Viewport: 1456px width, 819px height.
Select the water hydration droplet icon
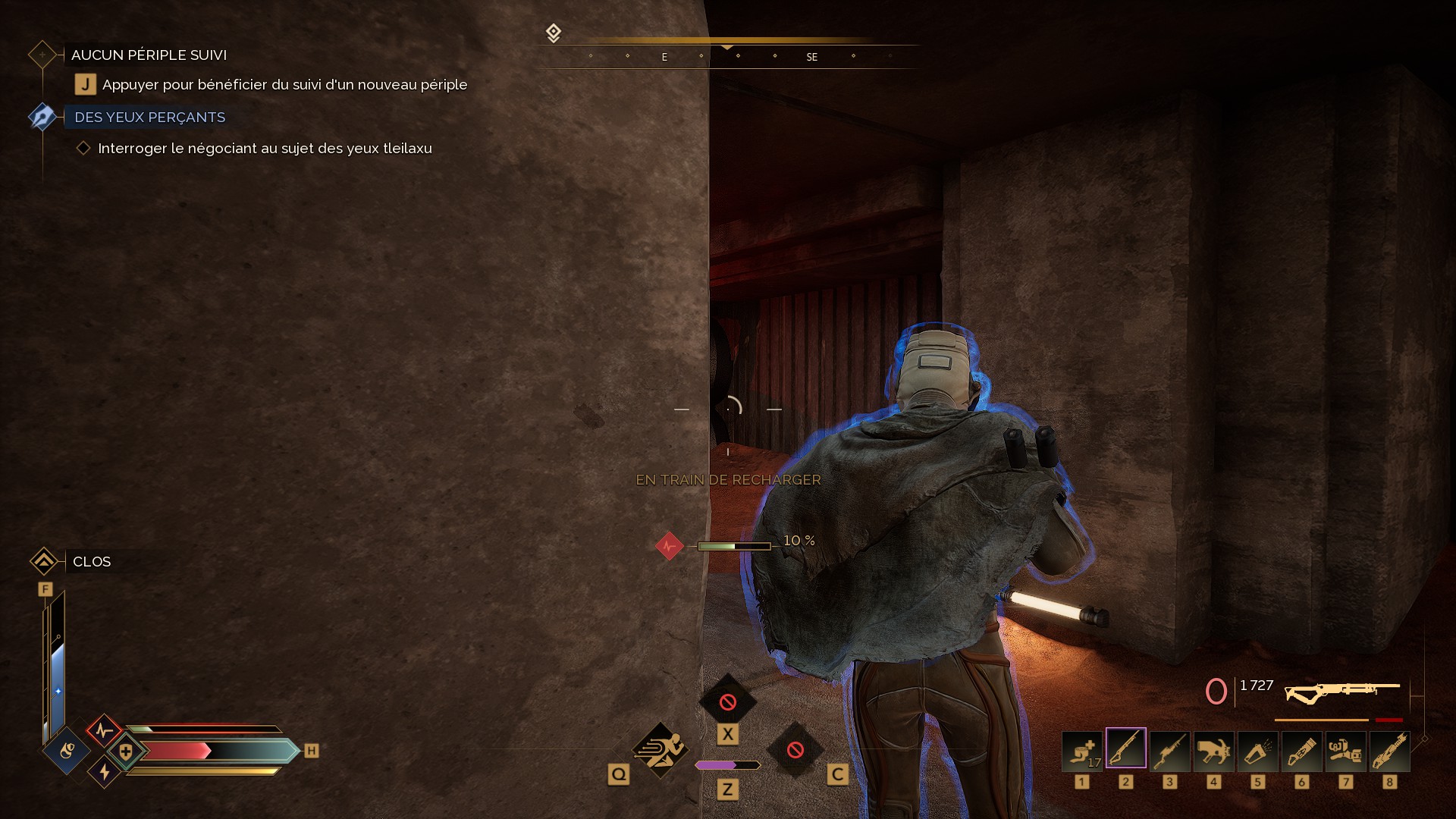[67, 751]
